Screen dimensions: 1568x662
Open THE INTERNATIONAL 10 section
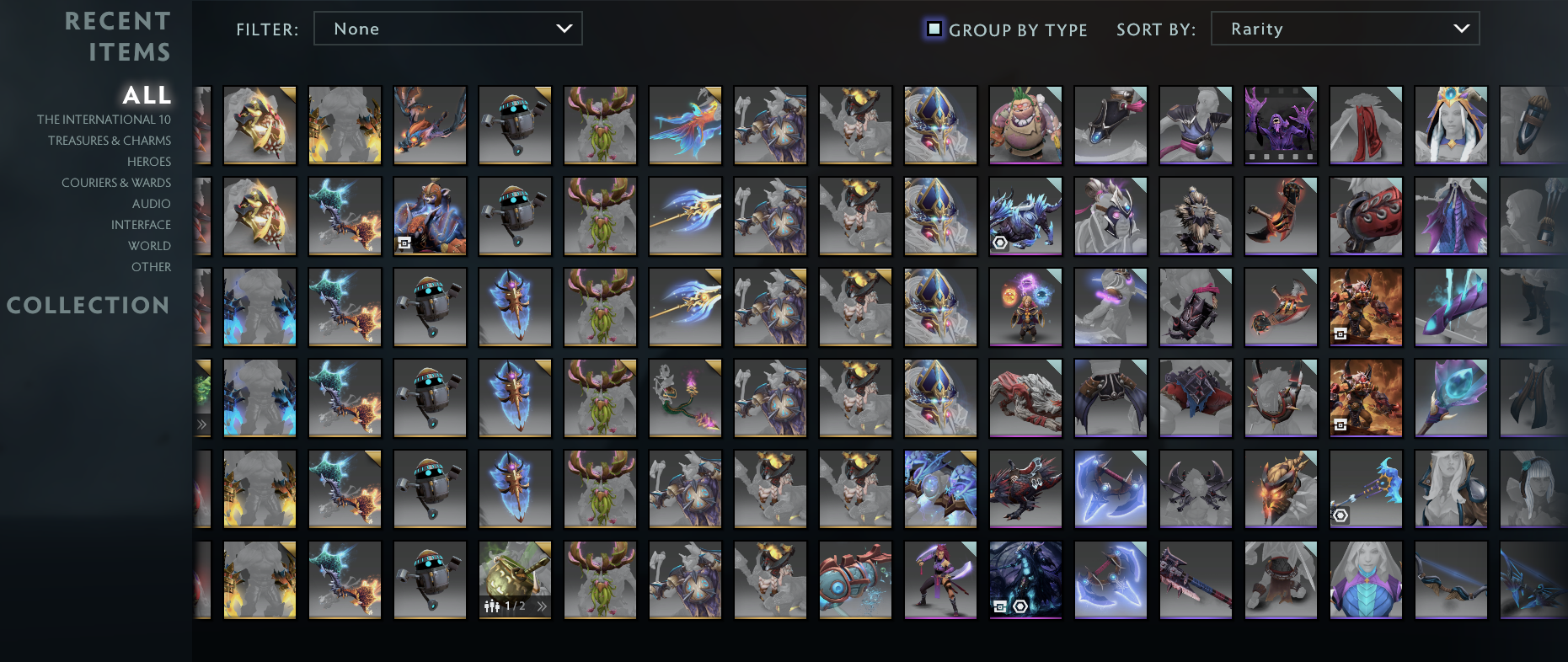tap(104, 119)
